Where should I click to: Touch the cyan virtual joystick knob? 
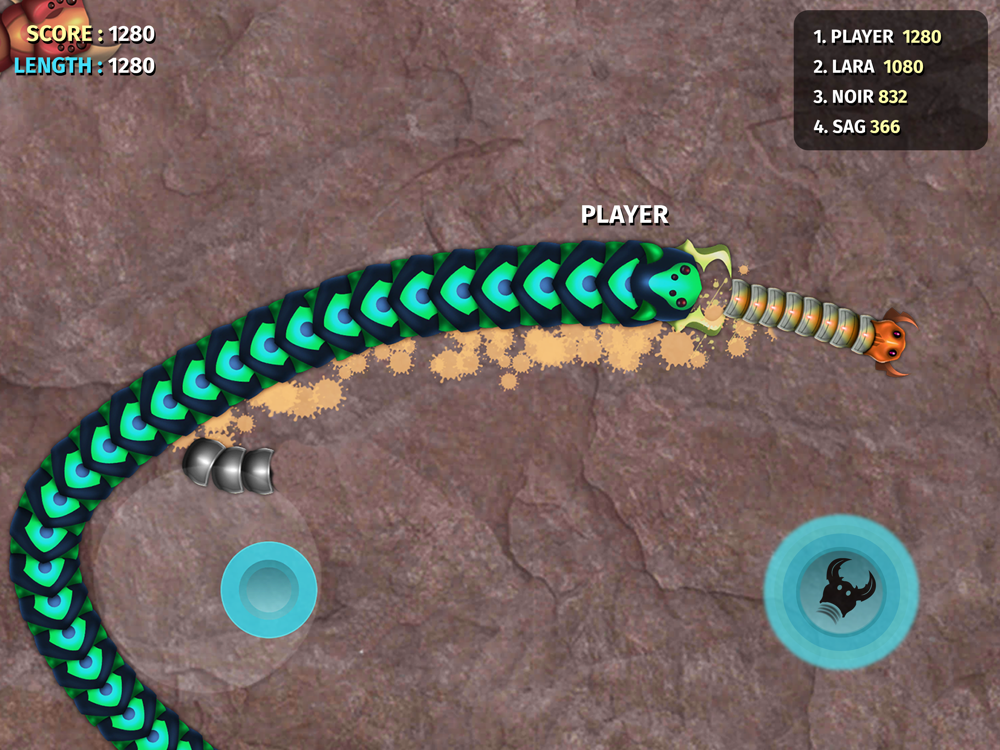point(268,589)
